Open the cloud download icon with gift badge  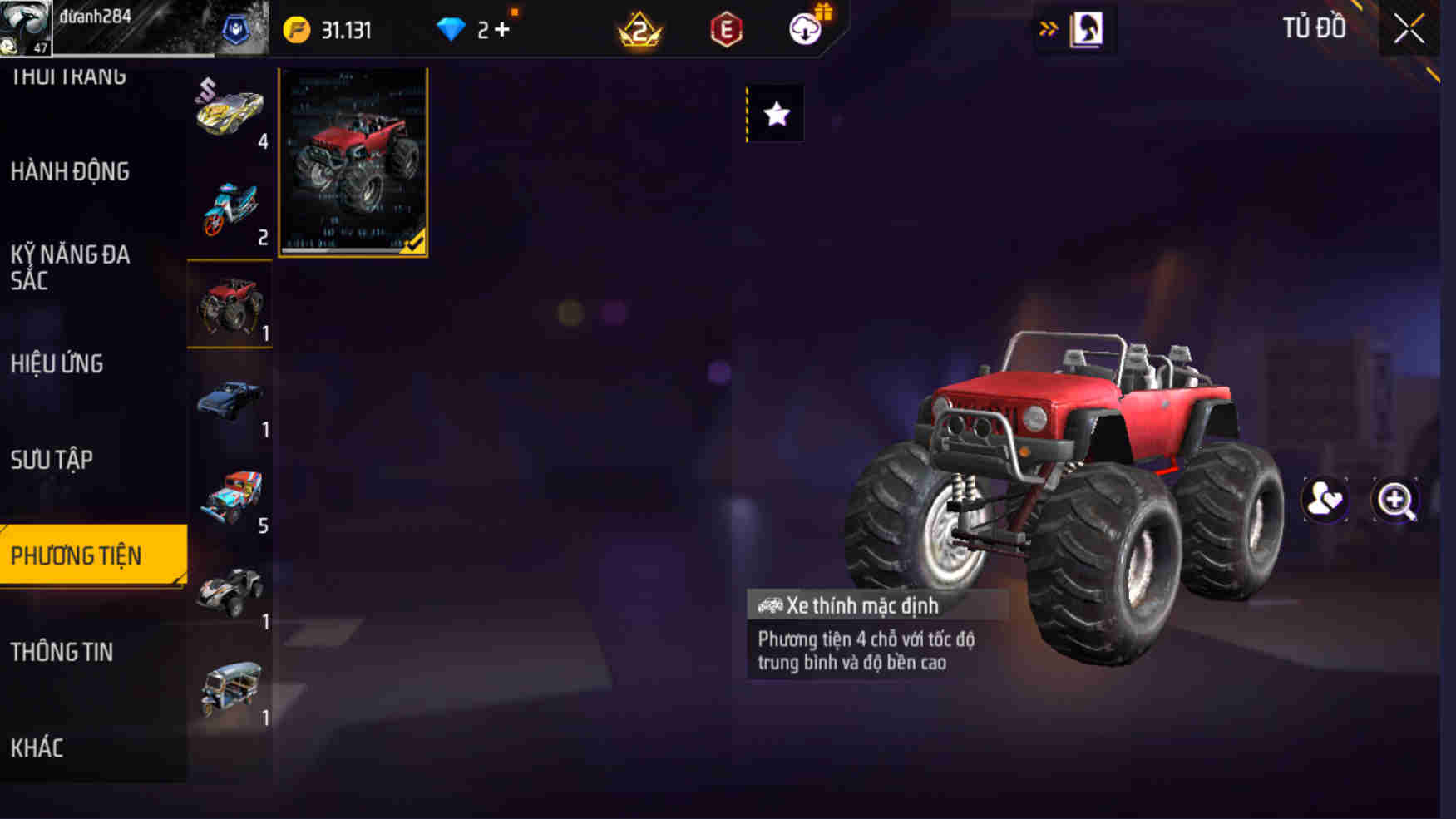[803, 29]
